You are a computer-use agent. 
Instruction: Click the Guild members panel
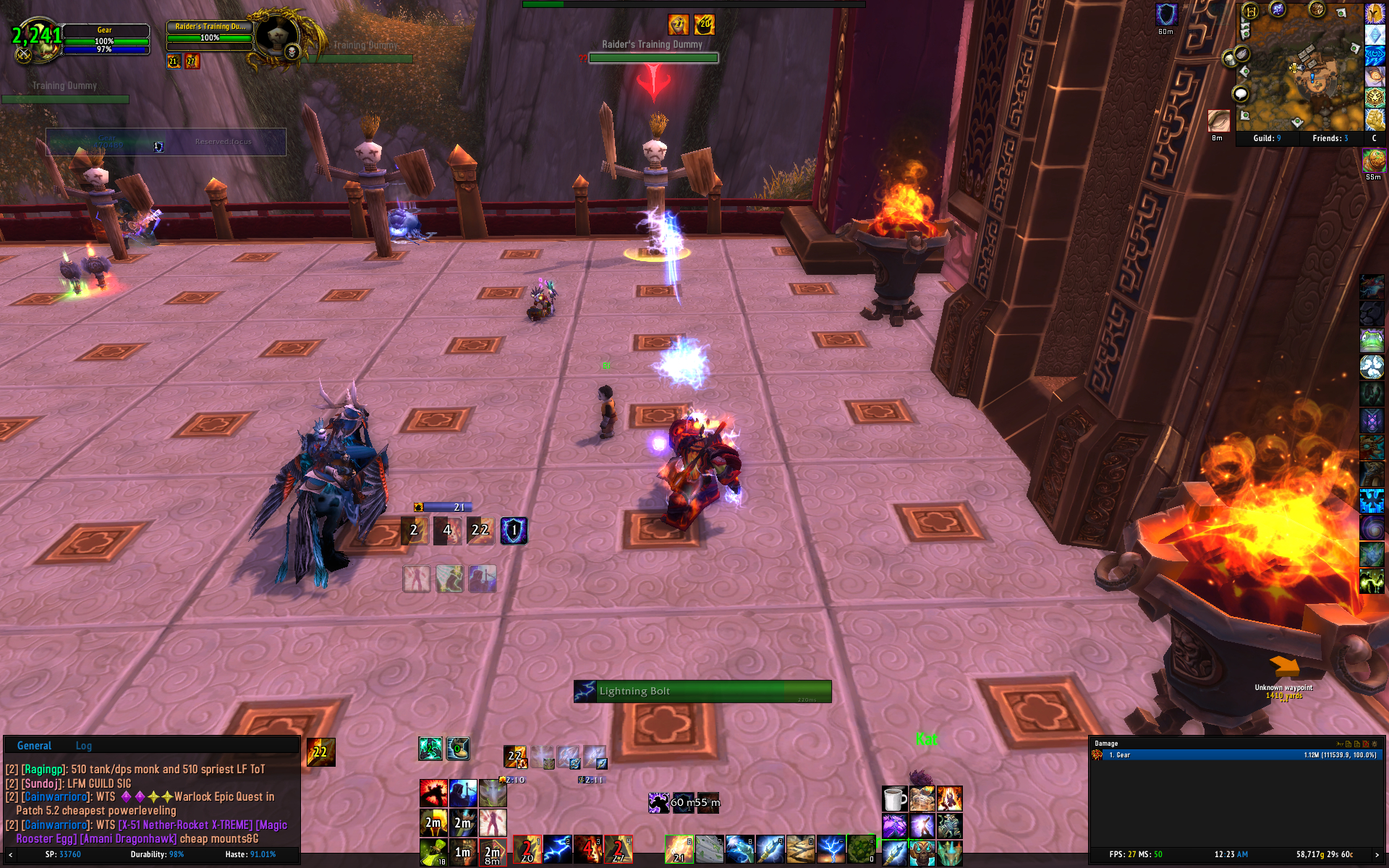(x=1267, y=138)
